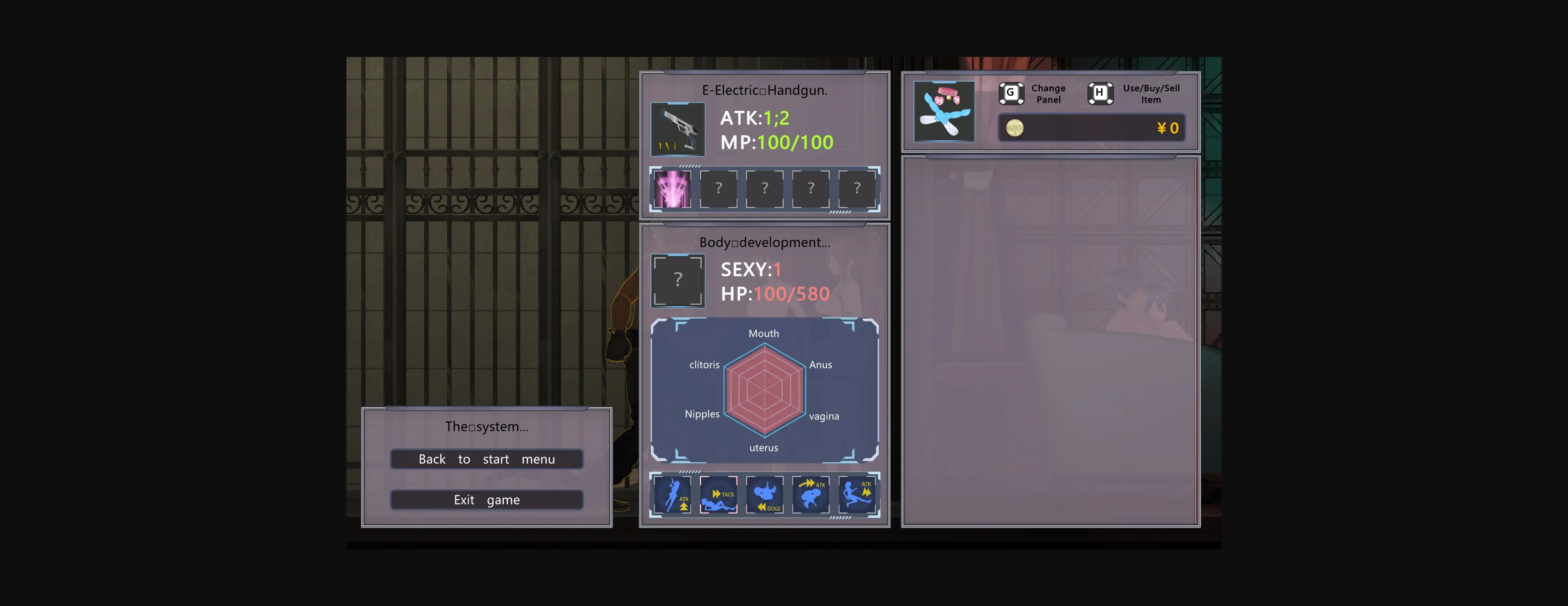Click the H Use/Buy/Sell Item key icon
1568x606 pixels.
point(1099,92)
